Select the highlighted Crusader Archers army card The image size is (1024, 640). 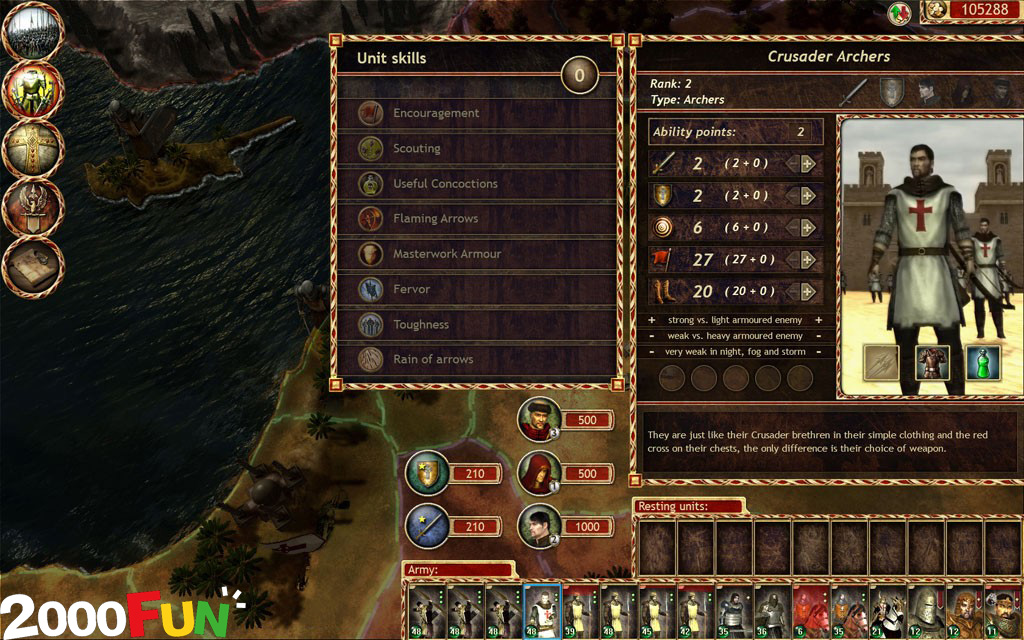coord(541,612)
